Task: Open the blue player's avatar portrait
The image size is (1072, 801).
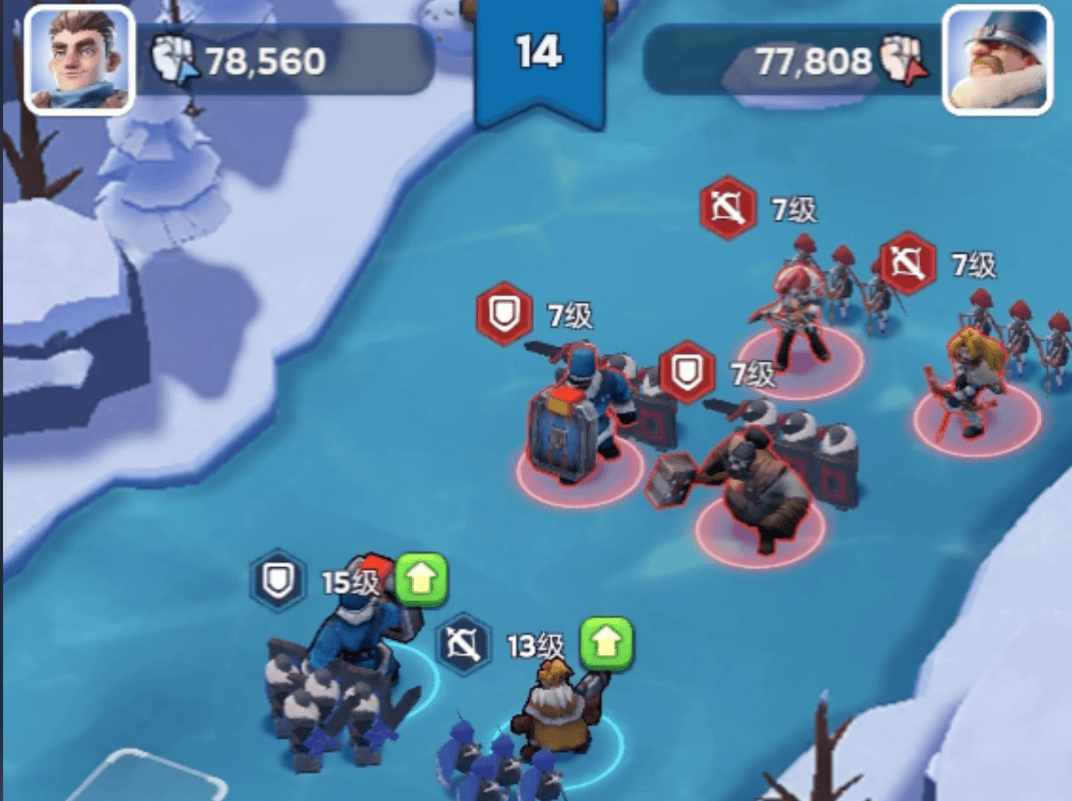Action: click(78, 59)
